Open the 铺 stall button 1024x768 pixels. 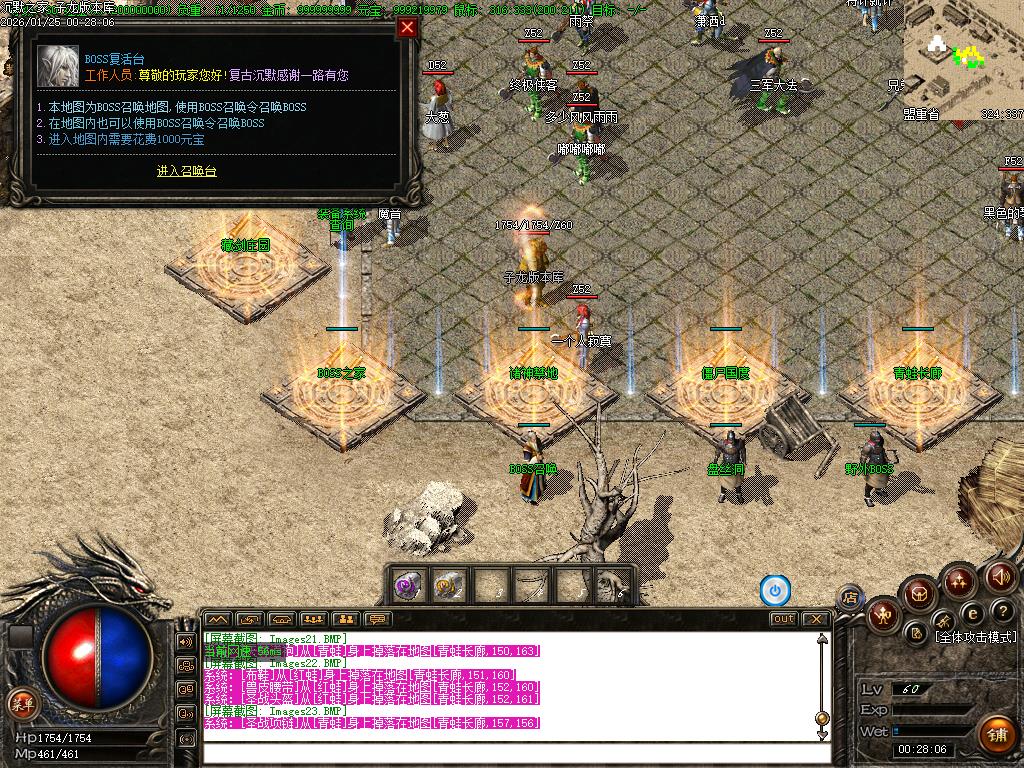tap(996, 735)
